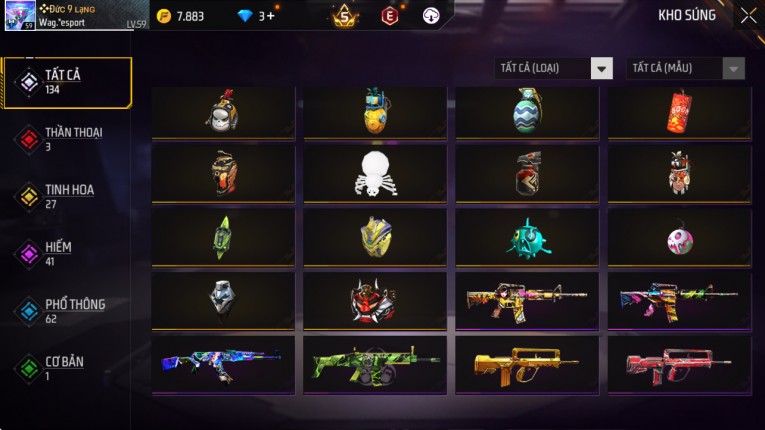Choose the striped easter egg grenade
The width and height of the screenshot is (765, 430).
pos(527,112)
